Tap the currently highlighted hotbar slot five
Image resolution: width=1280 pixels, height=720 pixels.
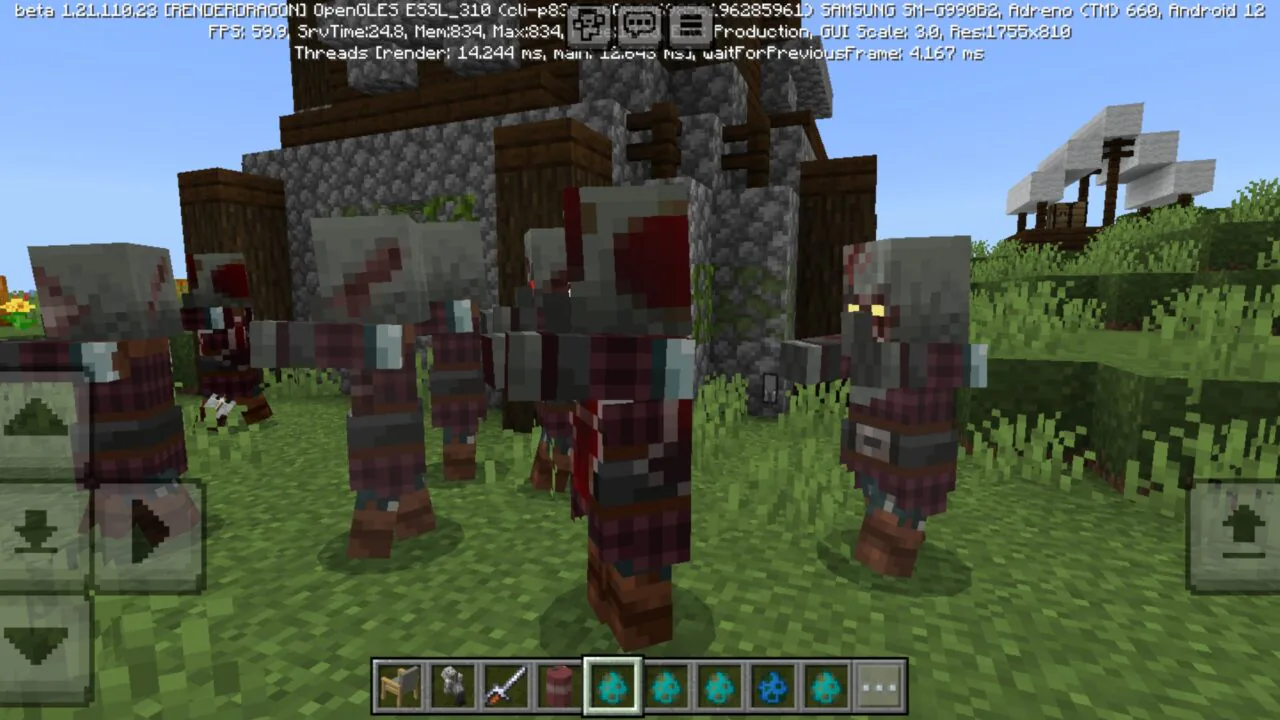coord(613,684)
